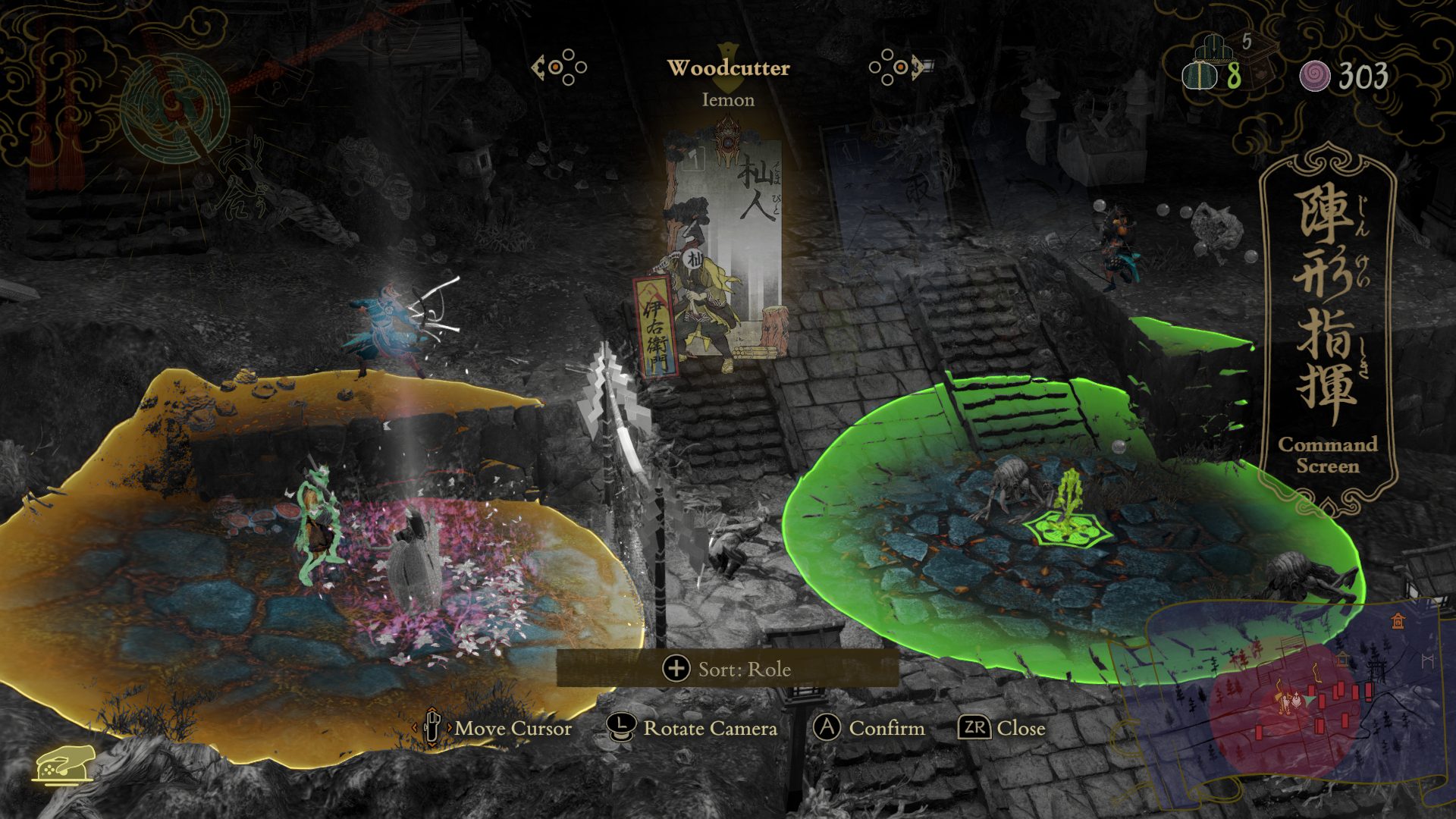Image resolution: width=1456 pixels, height=819 pixels.
Task: Change the sort order via Sort: Role
Action: [727, 669]
